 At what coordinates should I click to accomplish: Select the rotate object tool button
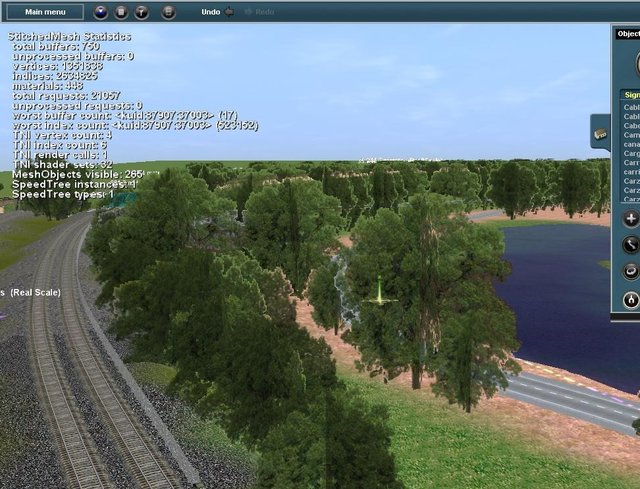tap(631, 271)
